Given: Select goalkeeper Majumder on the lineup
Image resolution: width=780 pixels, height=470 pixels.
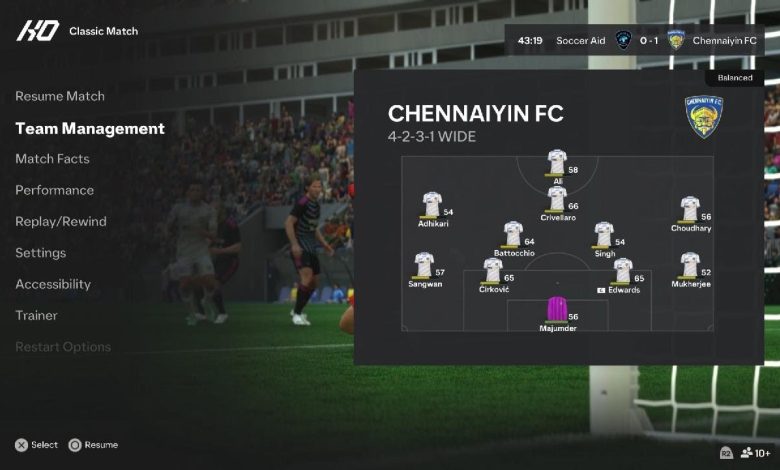Looking at the screenshot, I should click(557, 309).
